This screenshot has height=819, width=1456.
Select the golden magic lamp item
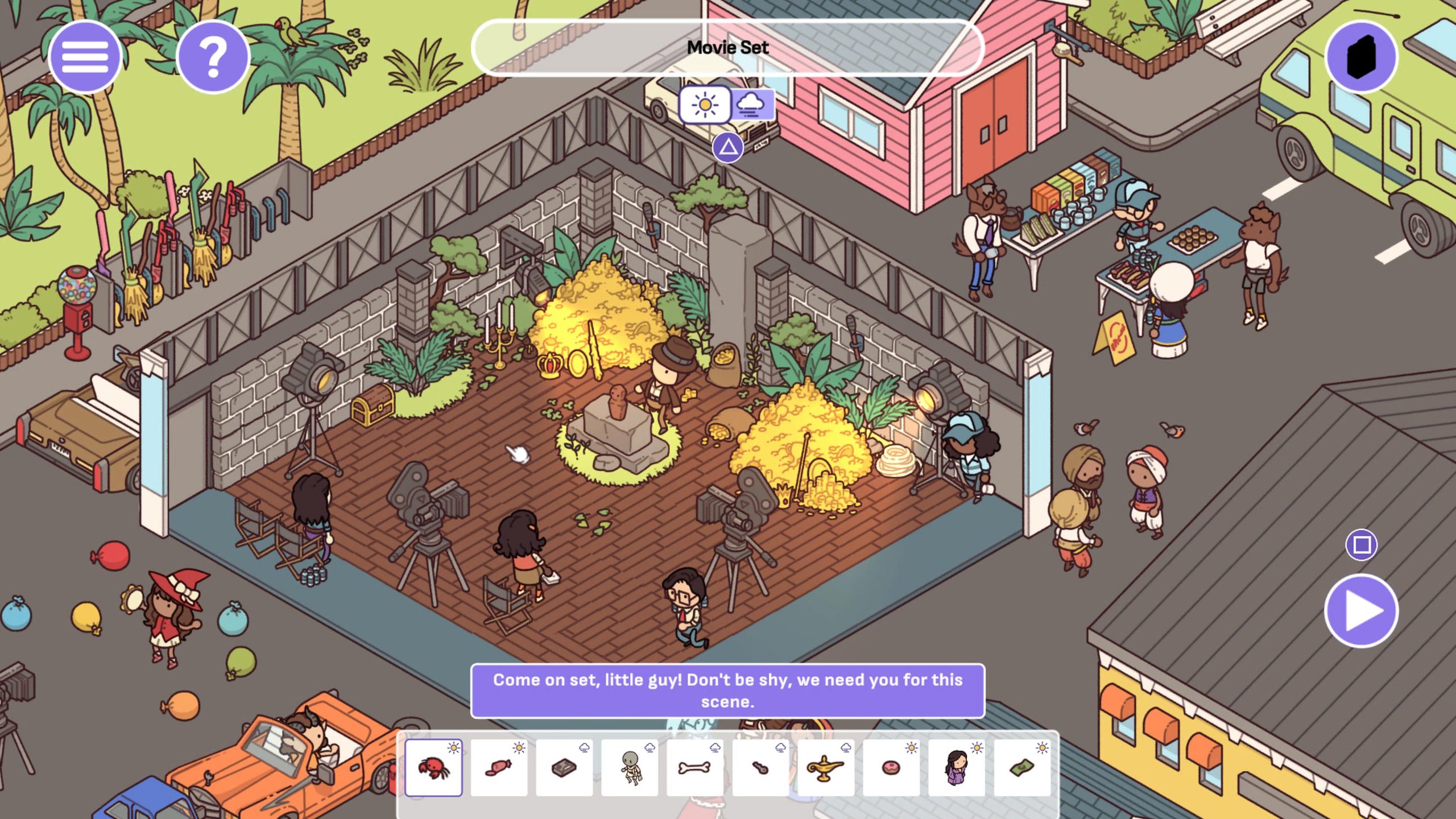(x=825, y=768)
